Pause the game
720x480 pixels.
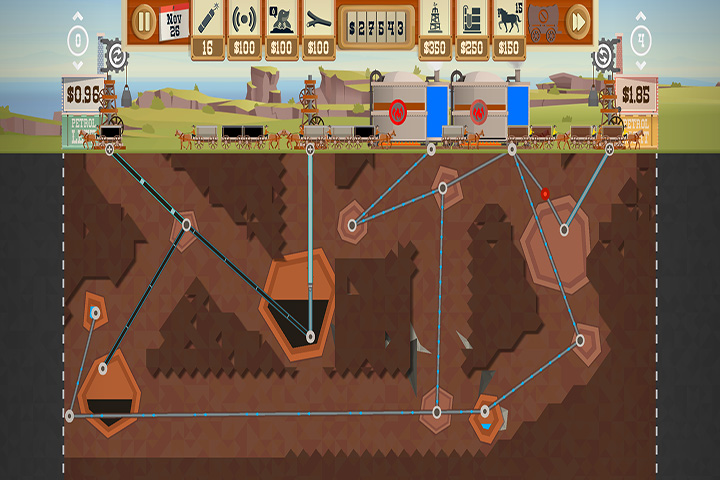[144, 20]
